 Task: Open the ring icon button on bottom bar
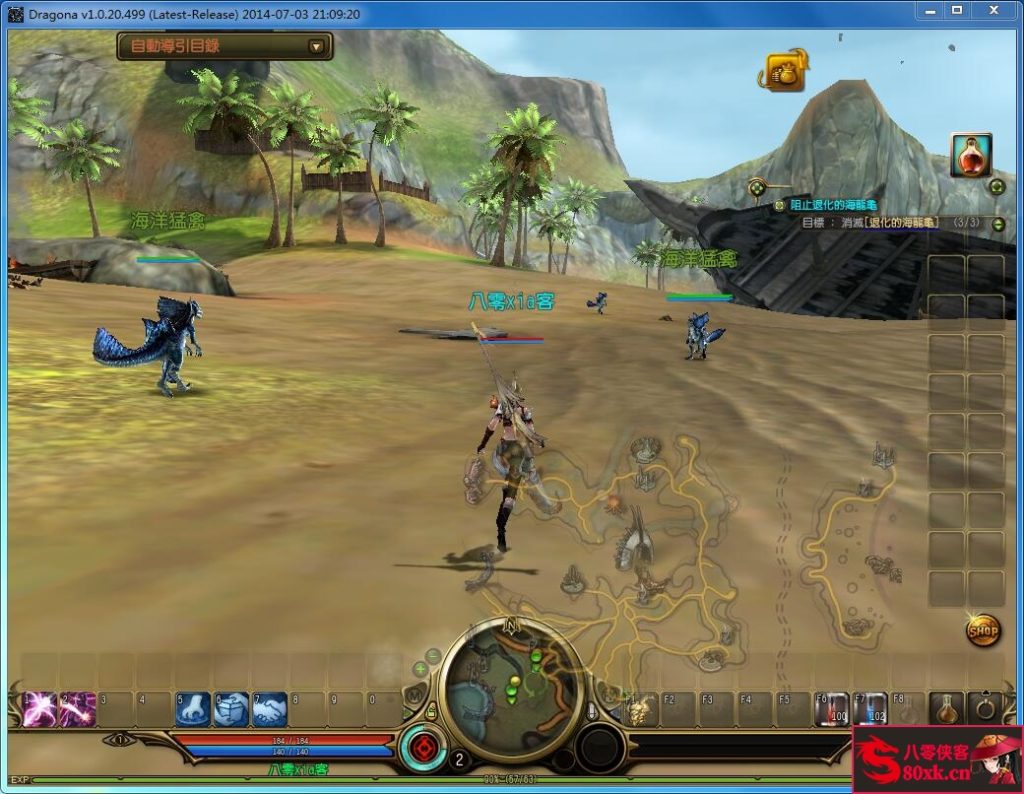click(985, 708)
